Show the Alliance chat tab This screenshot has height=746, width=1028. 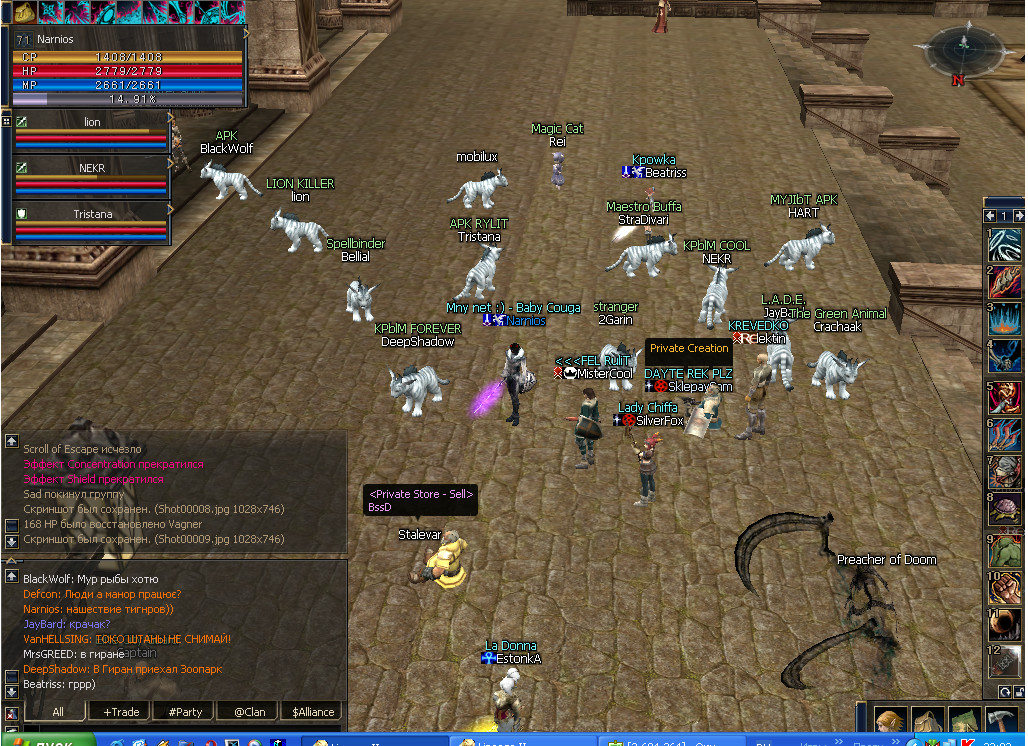click(x=312, y=712)
